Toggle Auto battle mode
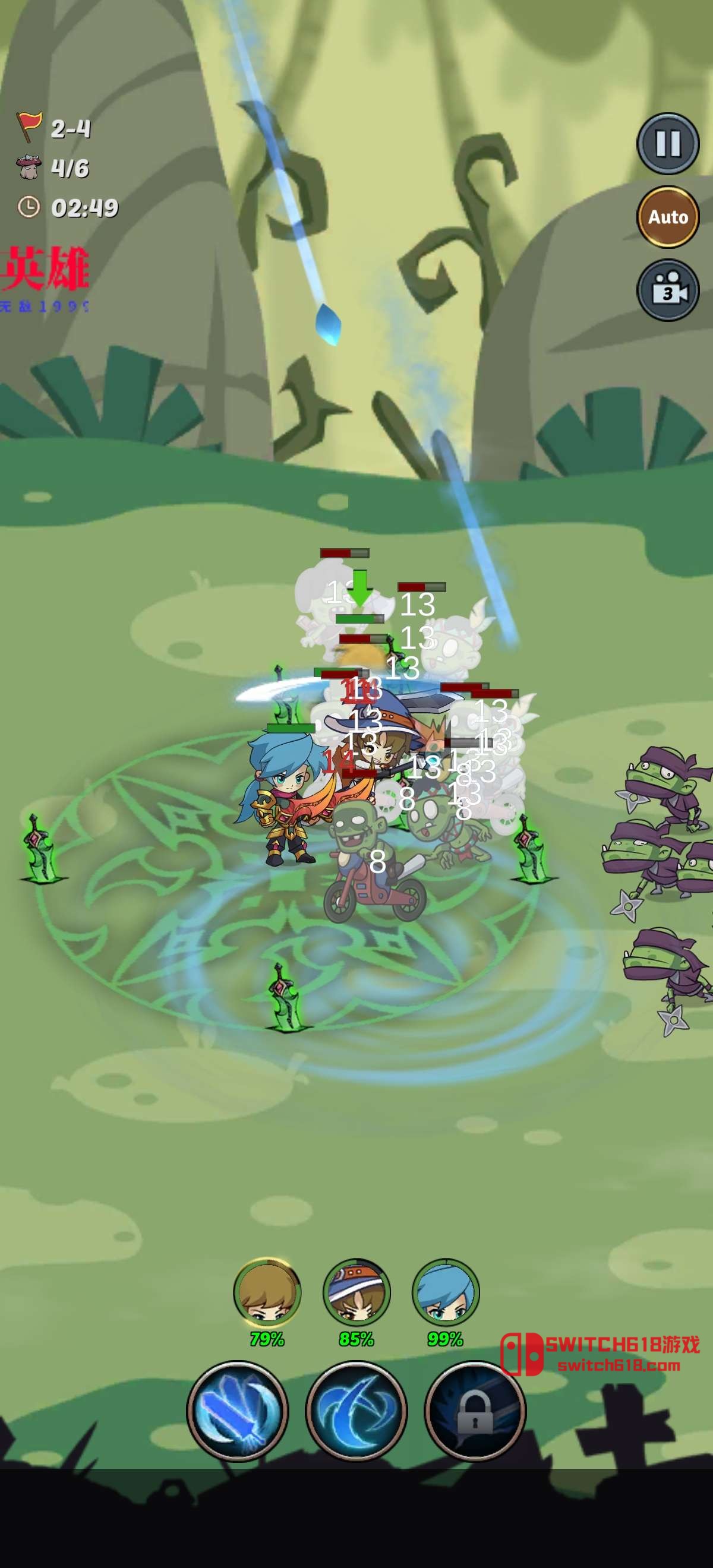Viewport: 713px width, 1568px height. [x=668, y=217]
